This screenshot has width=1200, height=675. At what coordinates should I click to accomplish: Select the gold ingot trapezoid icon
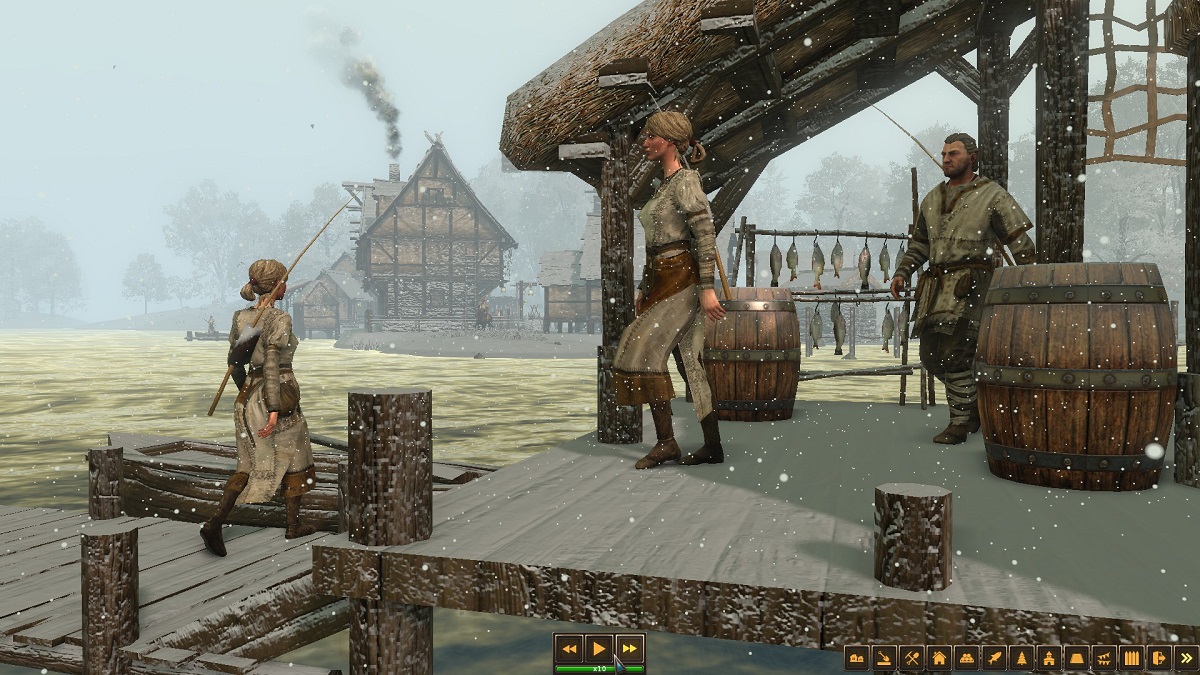1076,657
